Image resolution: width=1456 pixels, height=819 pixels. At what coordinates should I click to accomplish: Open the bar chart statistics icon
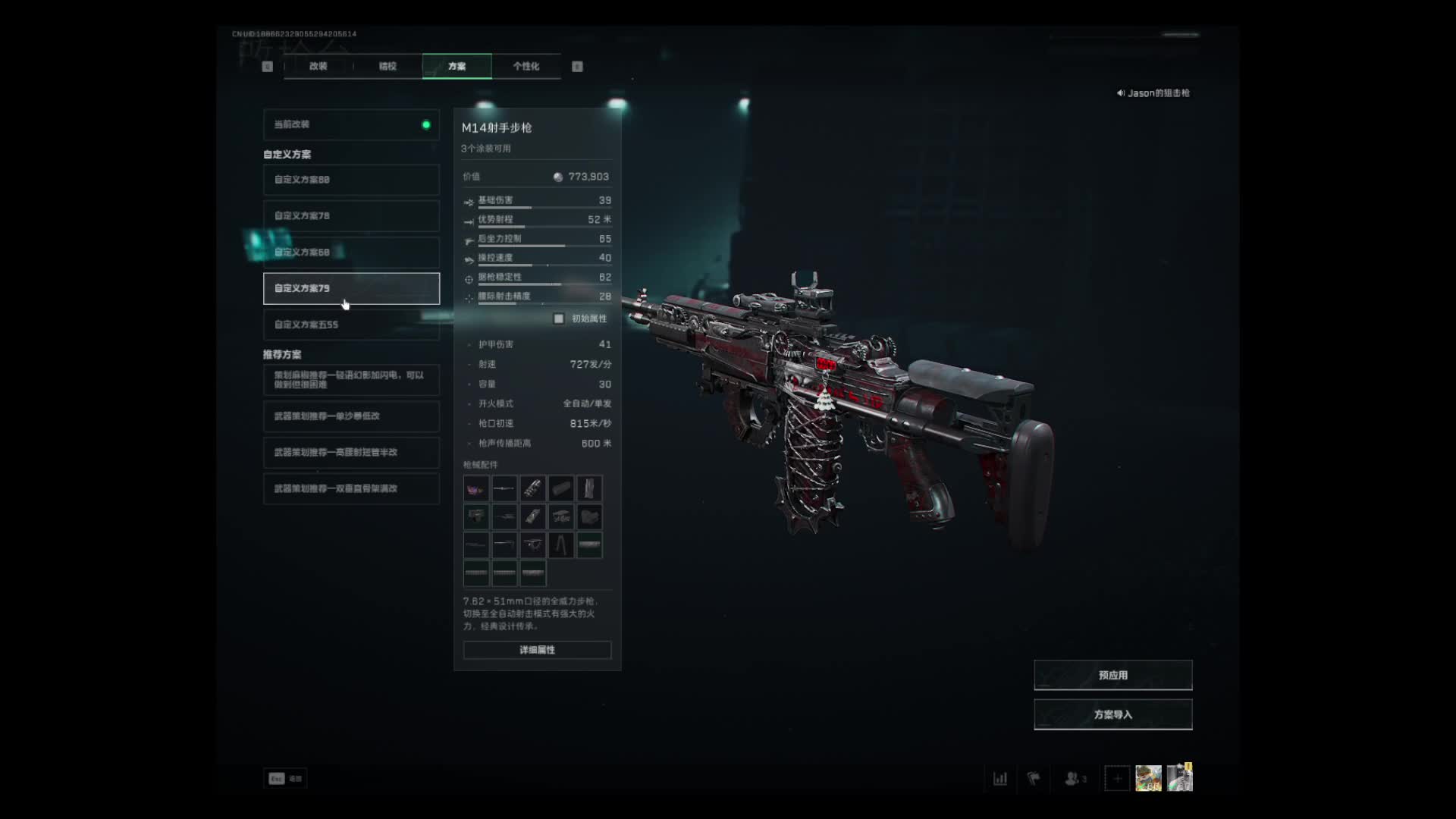coord(1000,778)
